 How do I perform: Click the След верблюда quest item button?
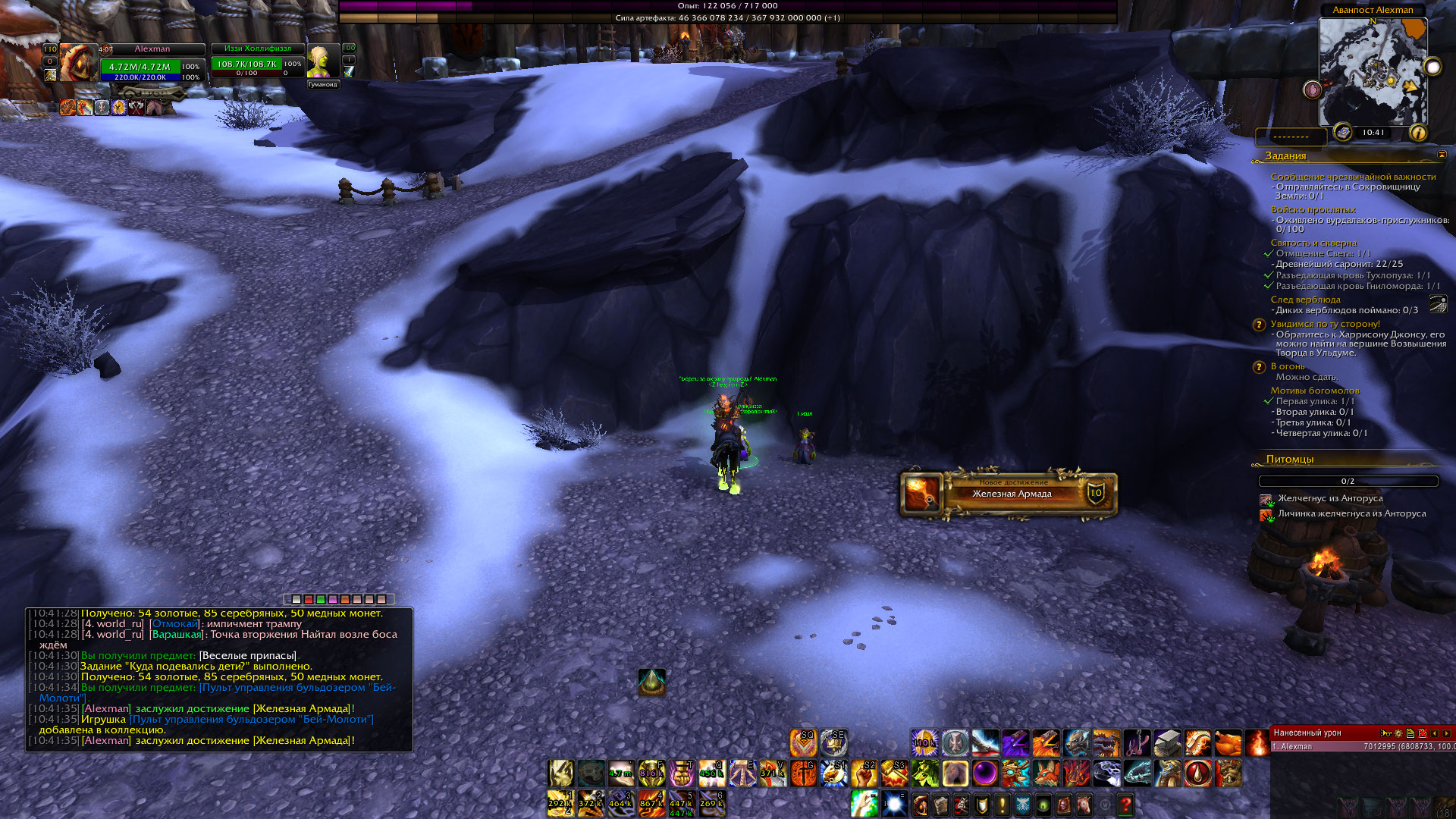click(x=1438, y=304)
